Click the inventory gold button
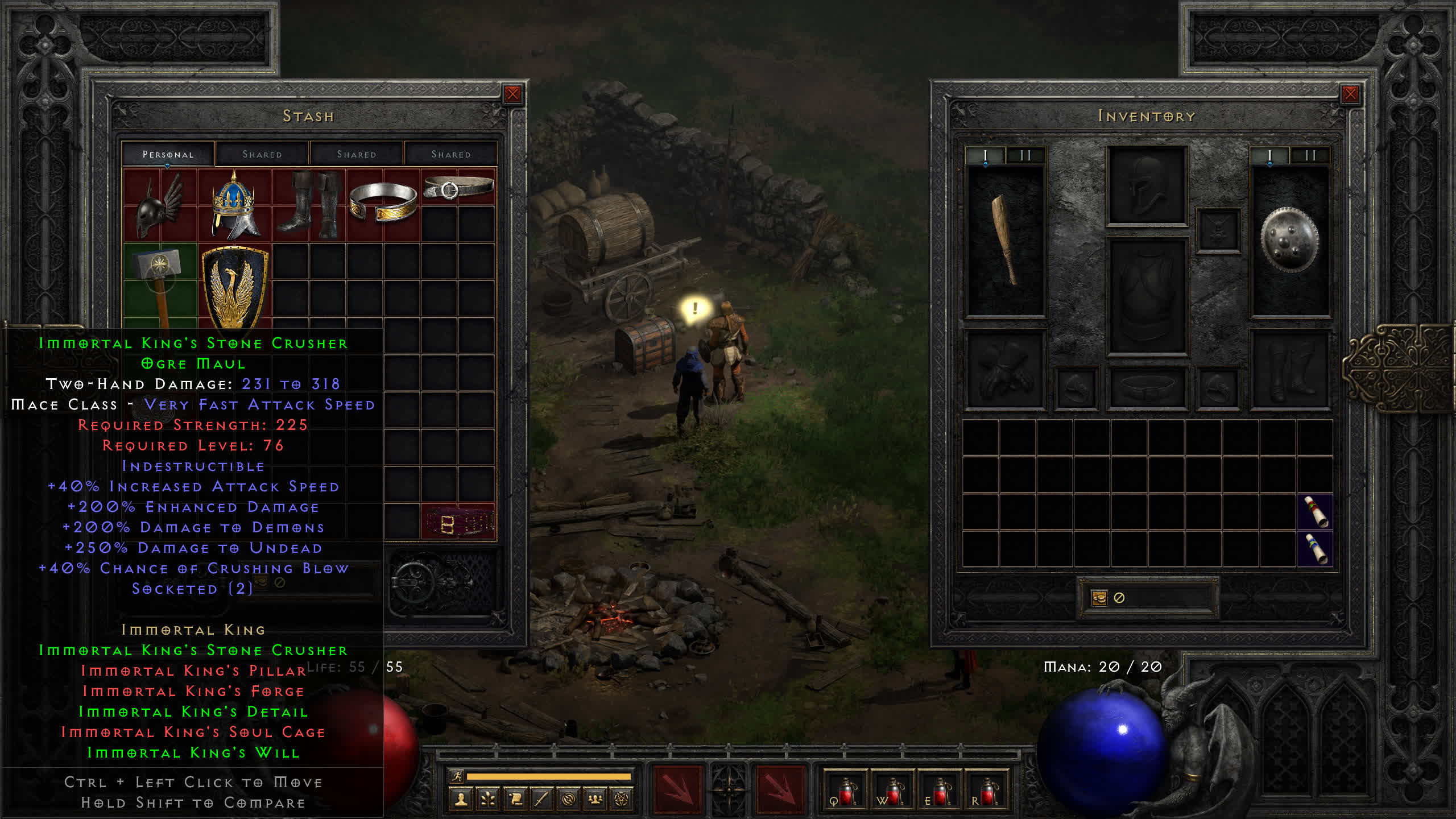Viewport: 1456px width, 819px height. pos(1099,598)
